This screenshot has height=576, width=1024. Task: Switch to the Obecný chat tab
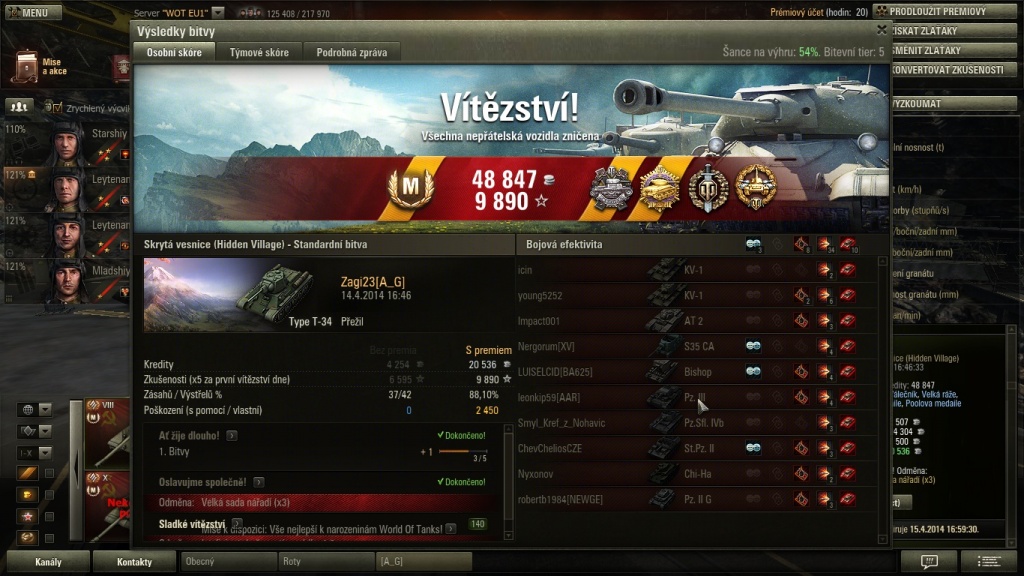[228, 562]
